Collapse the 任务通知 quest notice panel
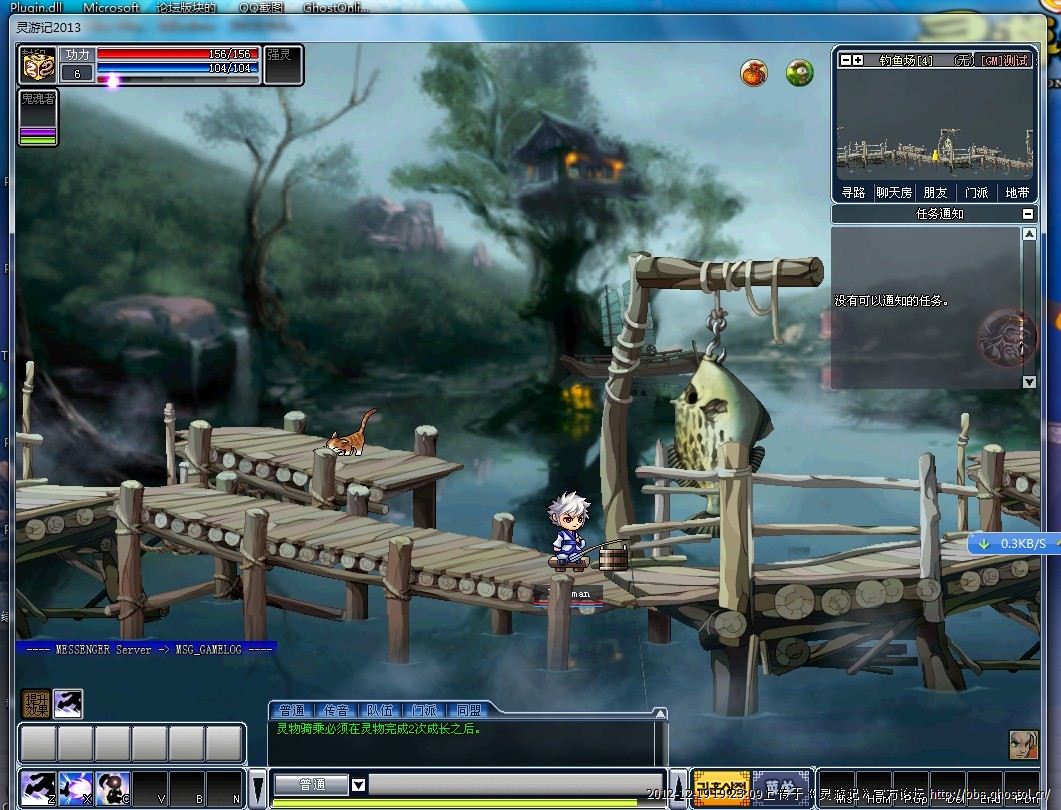The width and height of the screenshot is (1061, 810). 1027,214
